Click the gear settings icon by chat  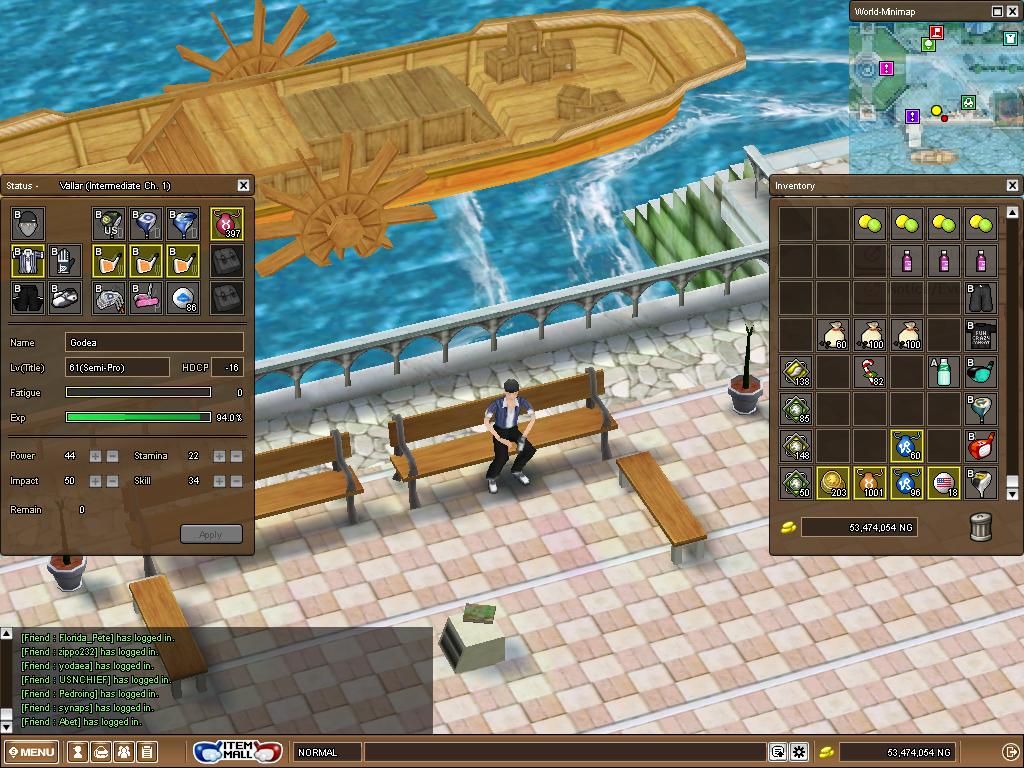(799, 752)
